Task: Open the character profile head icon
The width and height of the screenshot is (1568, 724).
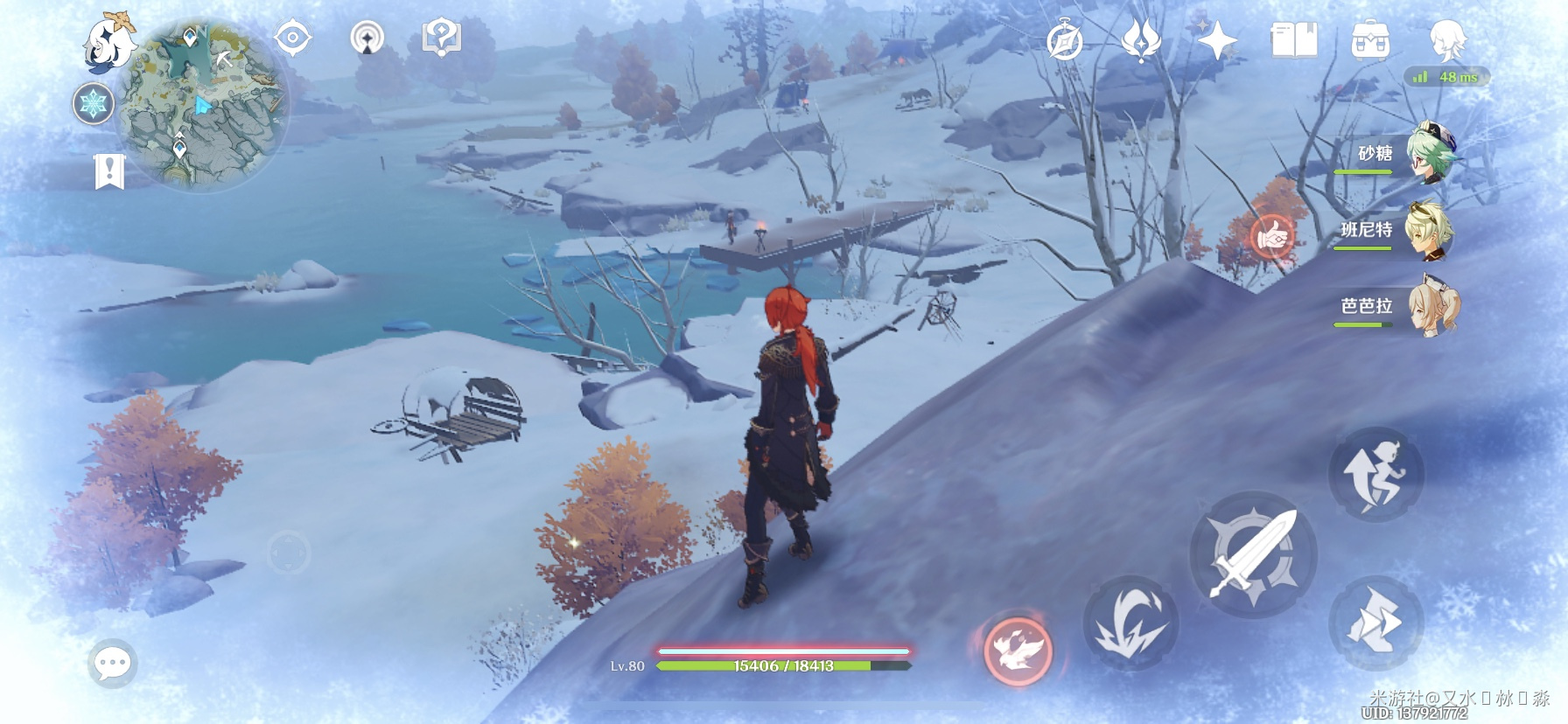Action: tap(1447, 40)
